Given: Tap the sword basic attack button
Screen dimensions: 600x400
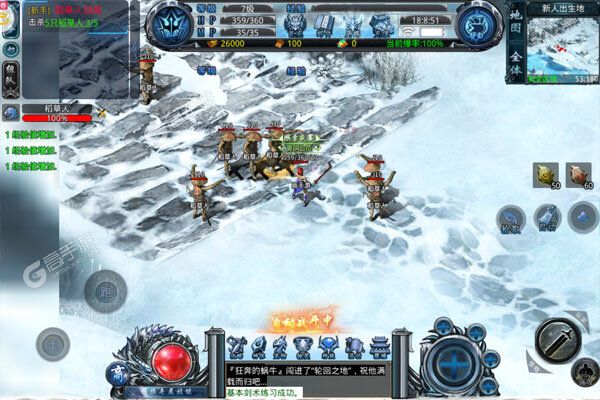Looking at the screenshot, I should pos(557,340).
